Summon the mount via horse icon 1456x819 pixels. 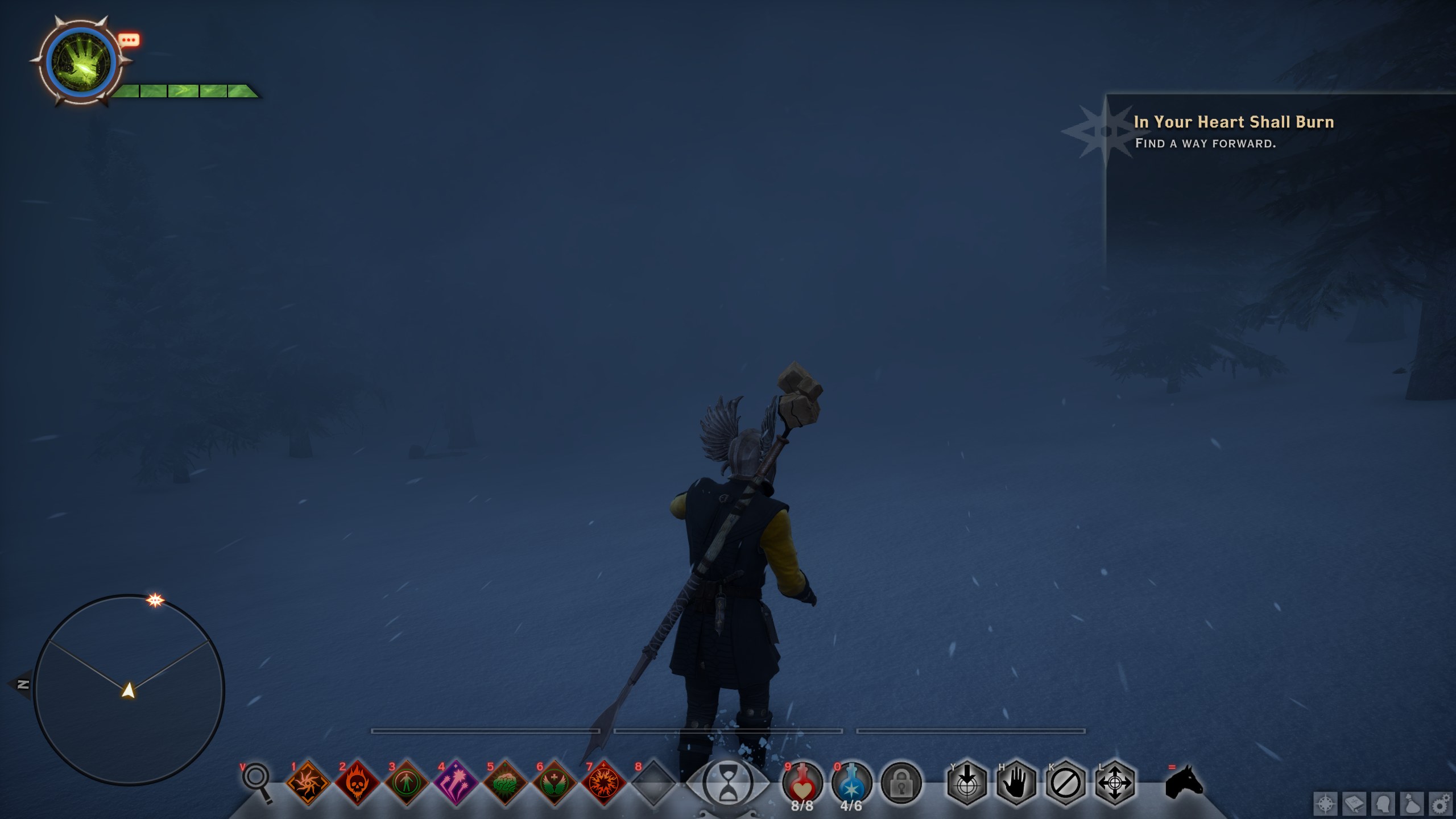pos(1184,782)
